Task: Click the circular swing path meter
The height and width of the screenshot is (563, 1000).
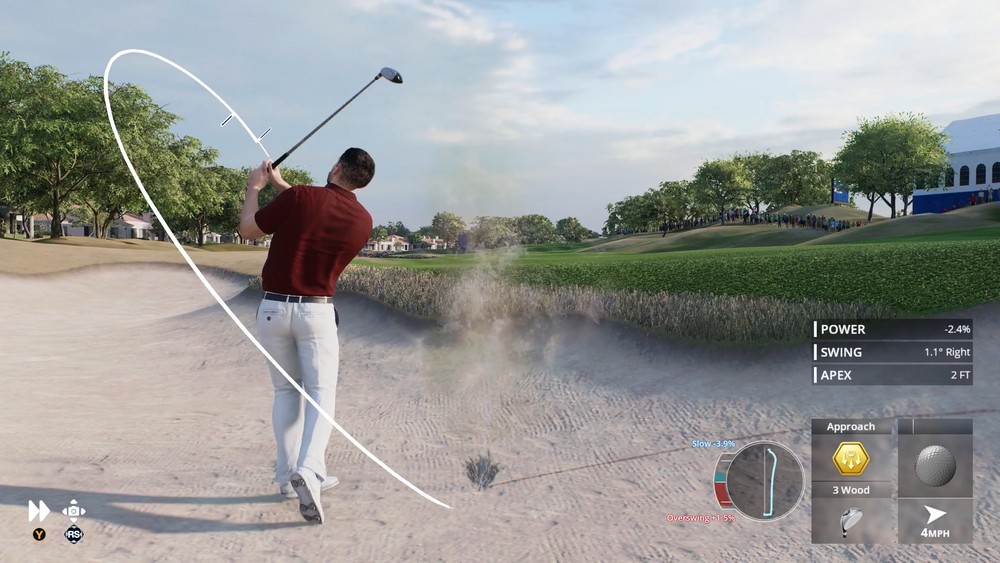Action: [x=765, y=481]
